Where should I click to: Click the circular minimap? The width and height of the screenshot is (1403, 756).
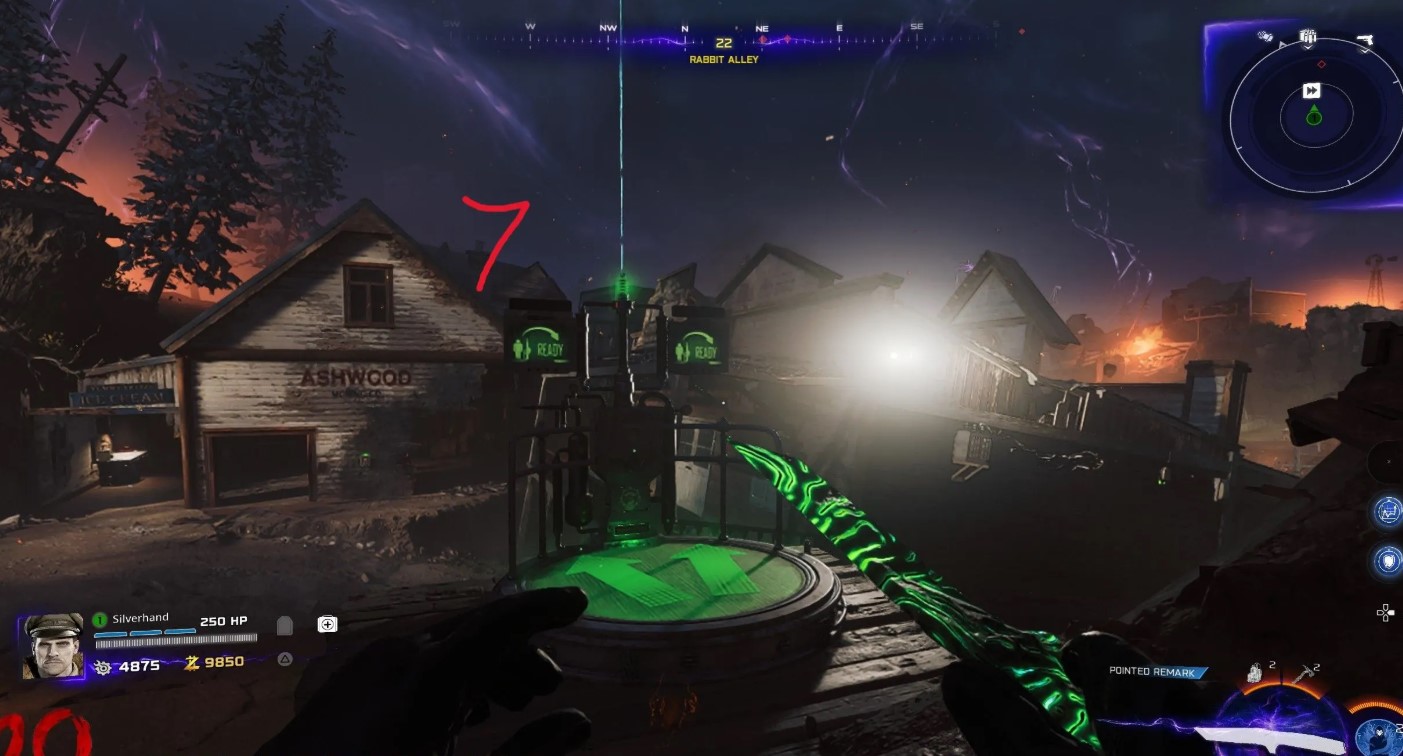pyautogui.click(x=1311, y=118)
